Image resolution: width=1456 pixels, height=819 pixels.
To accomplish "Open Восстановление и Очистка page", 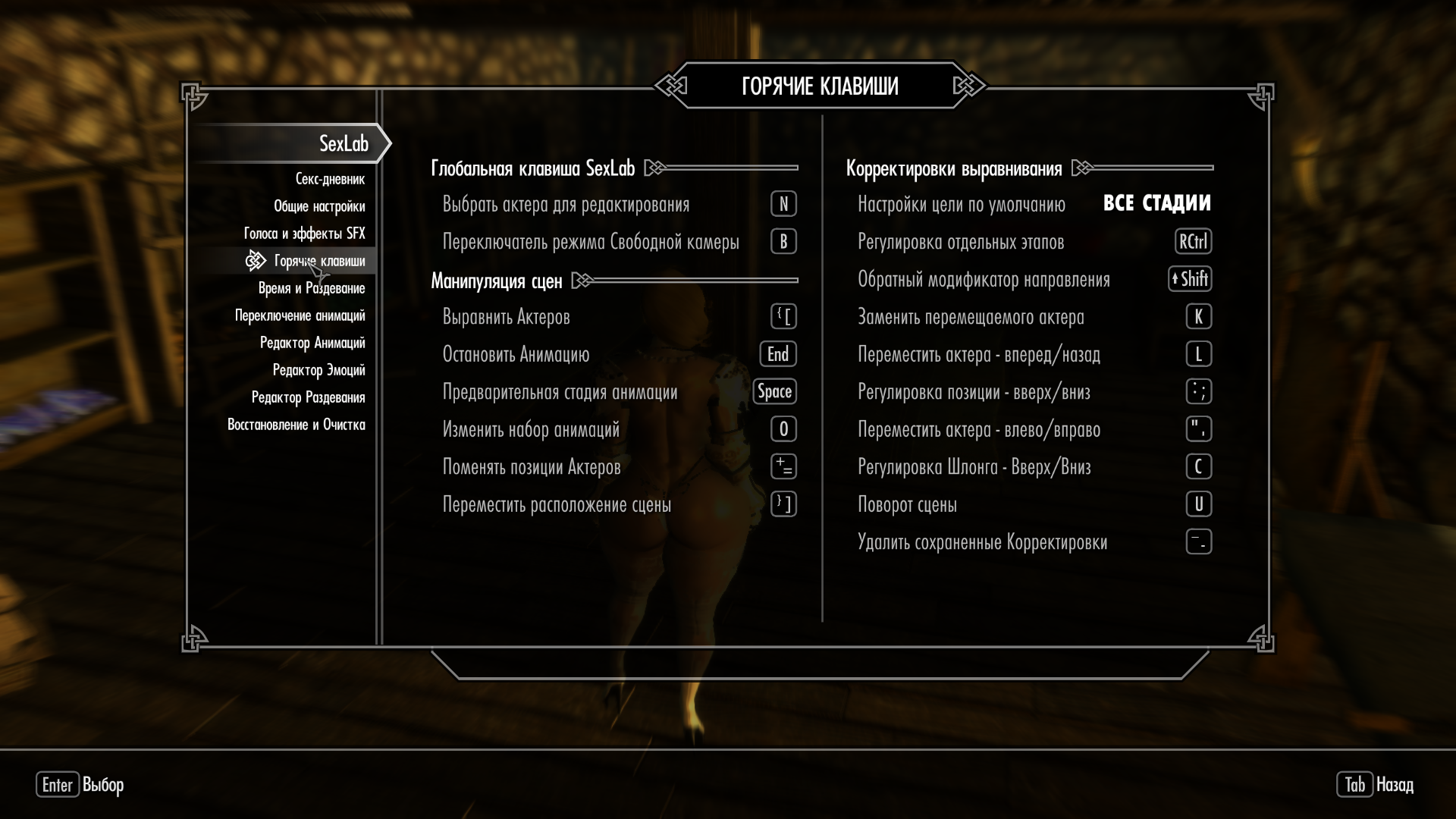I will (296, 425).
